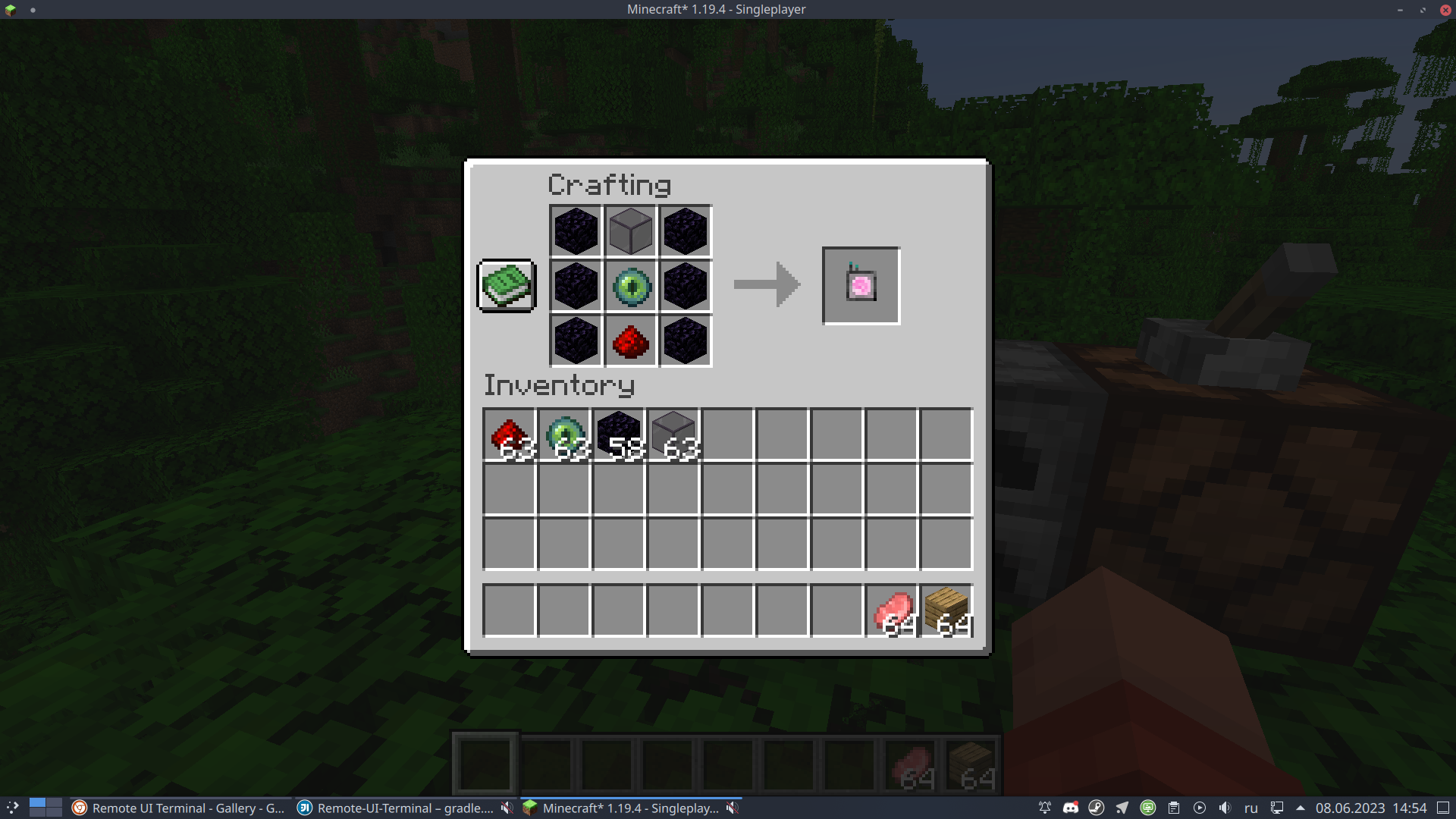Select the glass block in the top crafting row
Screen dimensions: 1456x819
[x=630, y=231]
